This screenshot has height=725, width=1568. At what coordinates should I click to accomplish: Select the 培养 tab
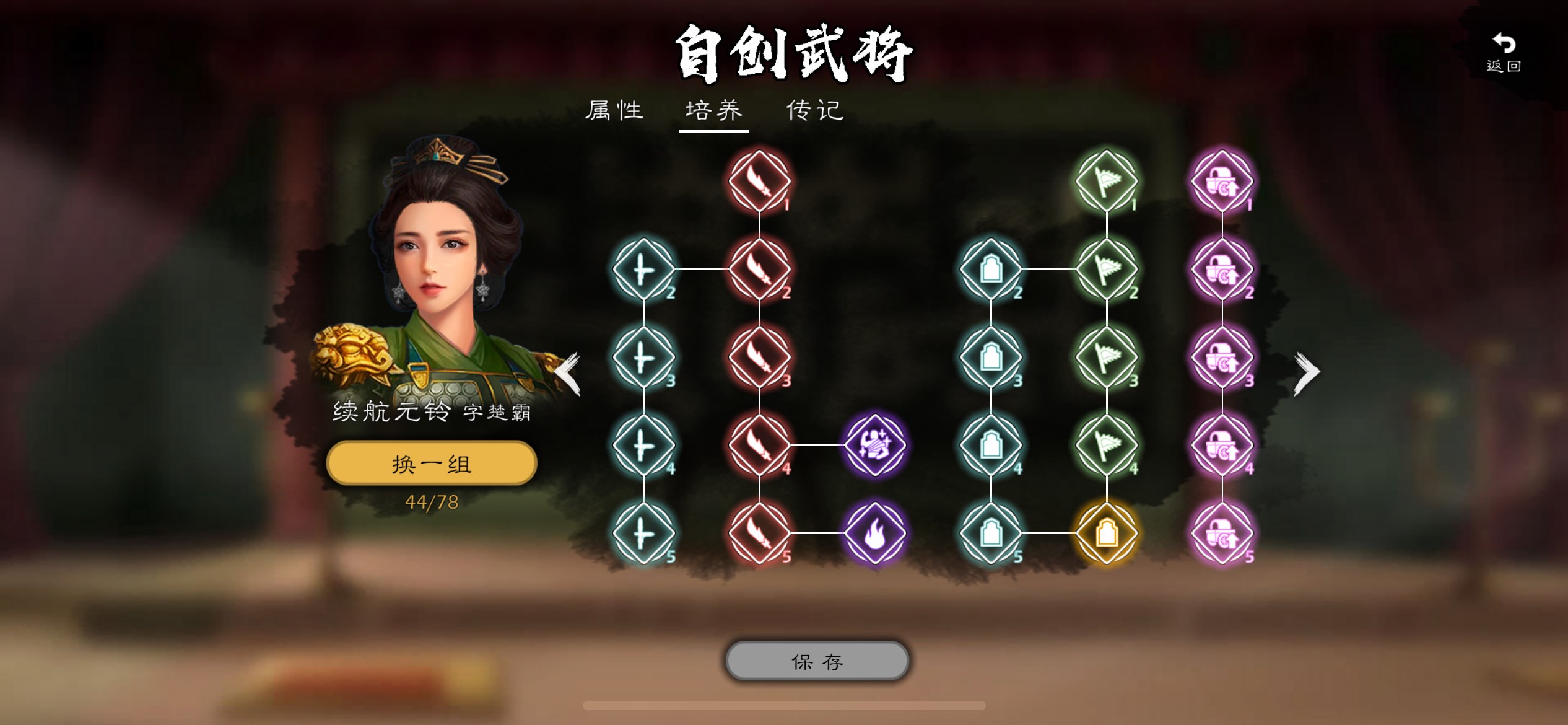[x=713, y=111]
